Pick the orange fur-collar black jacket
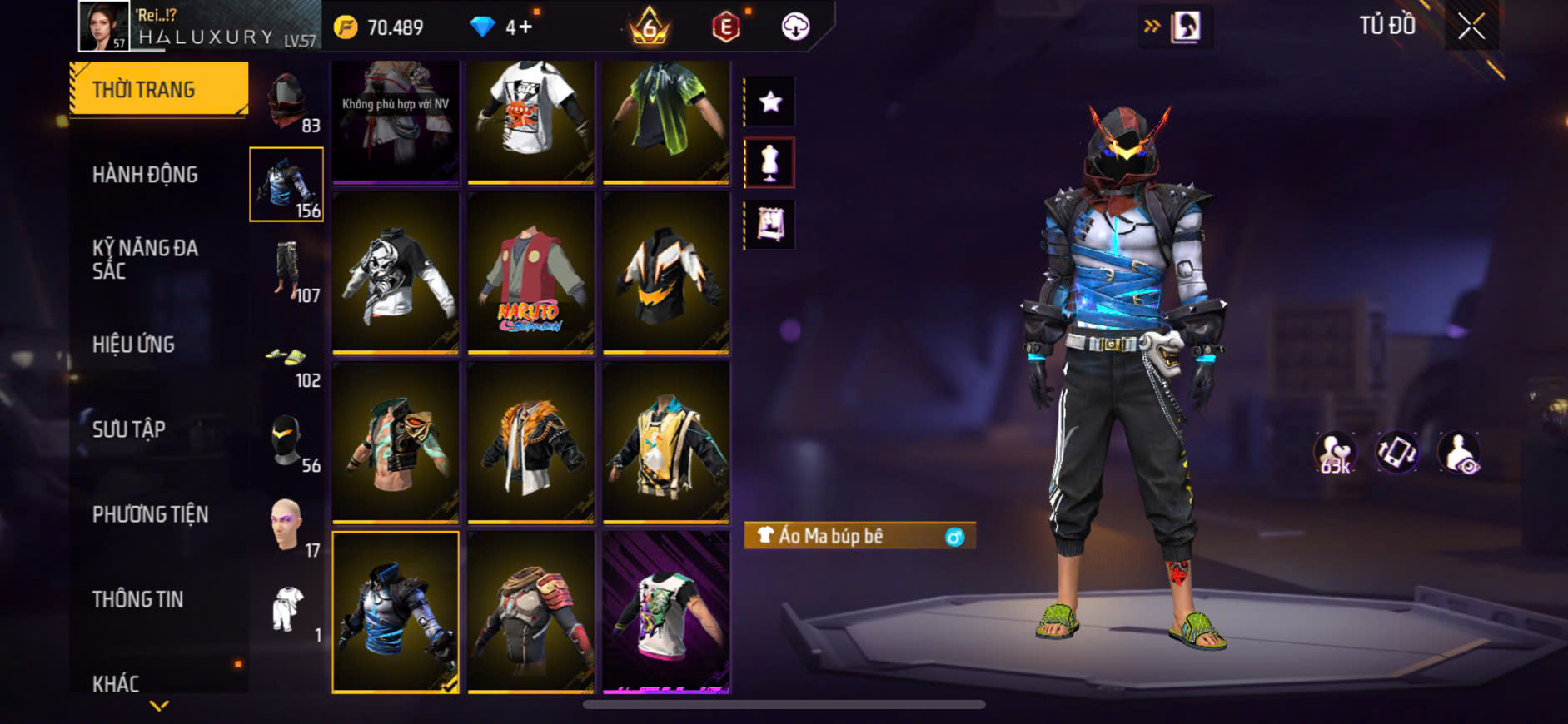 coord(530,443)
